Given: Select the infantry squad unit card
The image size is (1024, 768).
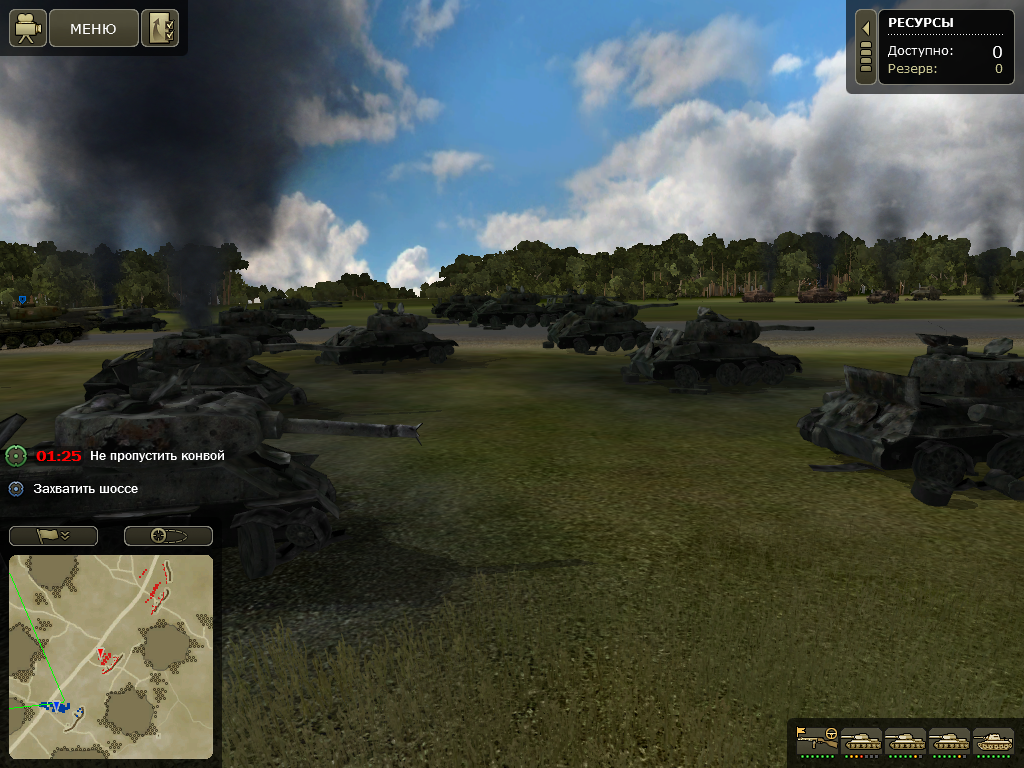Looking at the screenshot, I should [x=817, y=741].
